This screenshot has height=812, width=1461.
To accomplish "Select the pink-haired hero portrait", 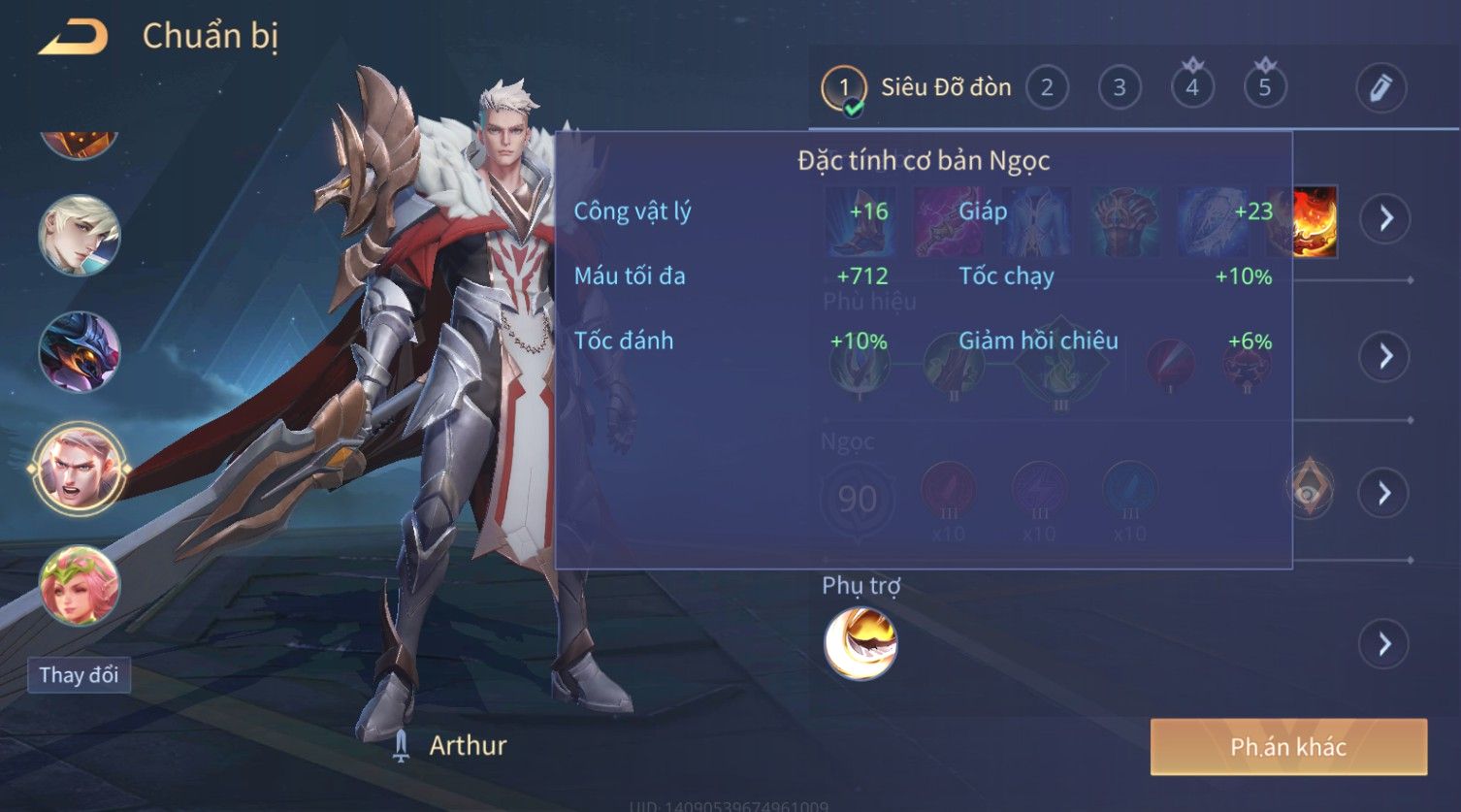I will coord(80,585).
